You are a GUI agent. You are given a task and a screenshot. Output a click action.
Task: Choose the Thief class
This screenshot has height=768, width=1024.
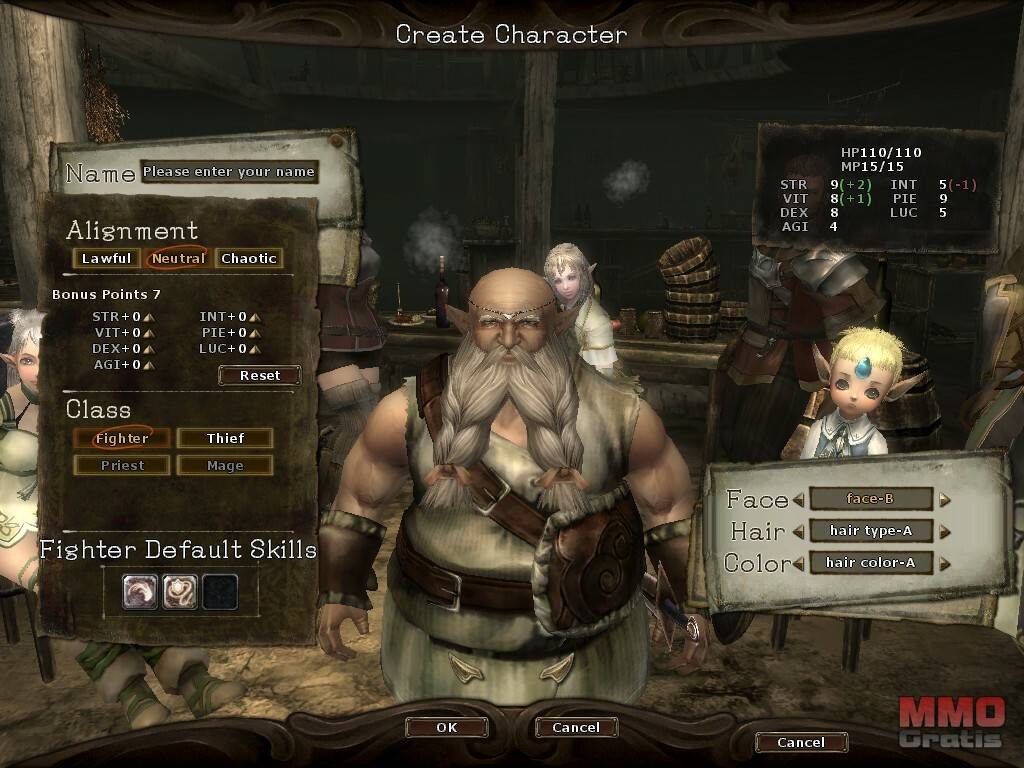pyautogui.click(x=225, y=438)
